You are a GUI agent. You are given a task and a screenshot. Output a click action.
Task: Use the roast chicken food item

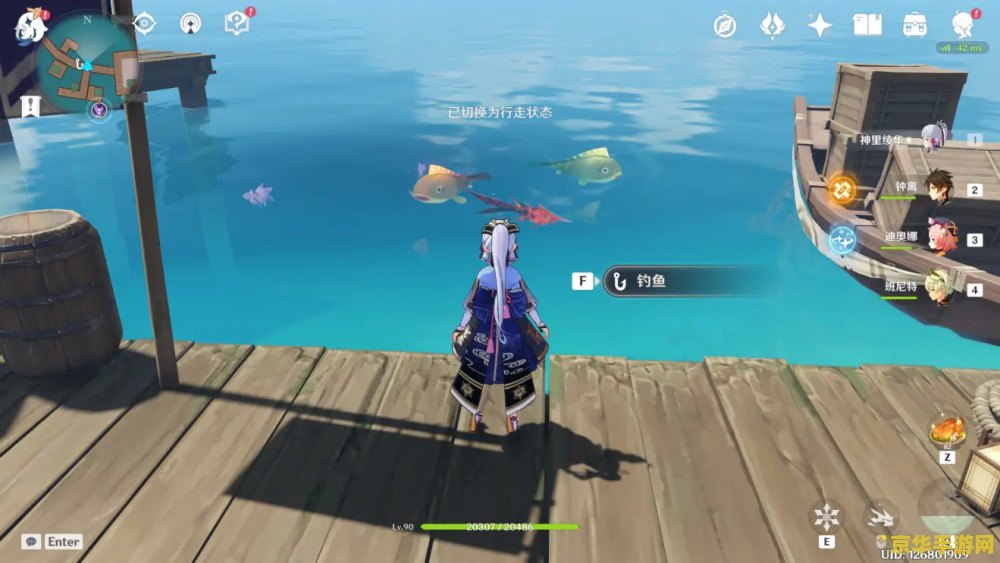946,431
